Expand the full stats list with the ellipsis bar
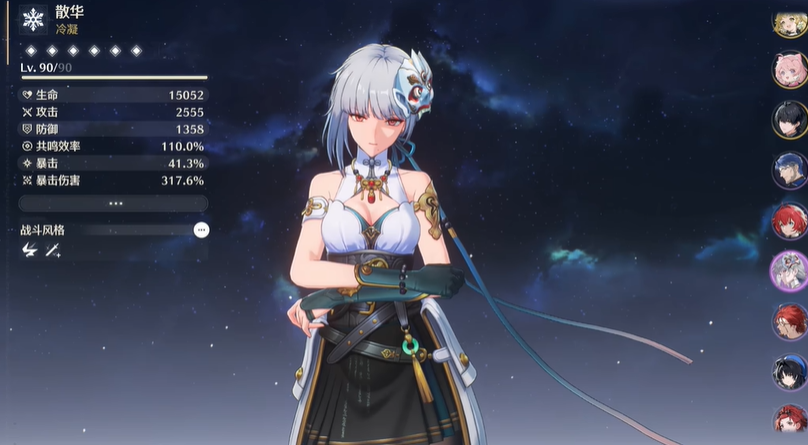This screenshot has width=808, height=445. (x=114, y=203)
